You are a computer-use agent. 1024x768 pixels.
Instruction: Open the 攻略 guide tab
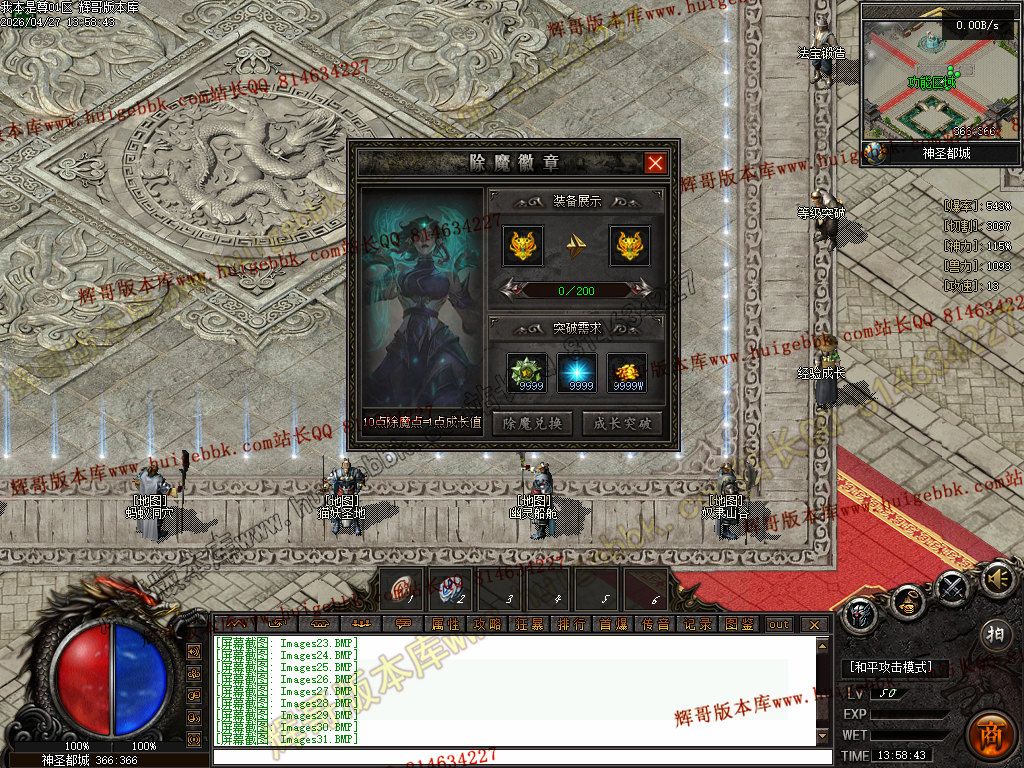pos(487,624)
